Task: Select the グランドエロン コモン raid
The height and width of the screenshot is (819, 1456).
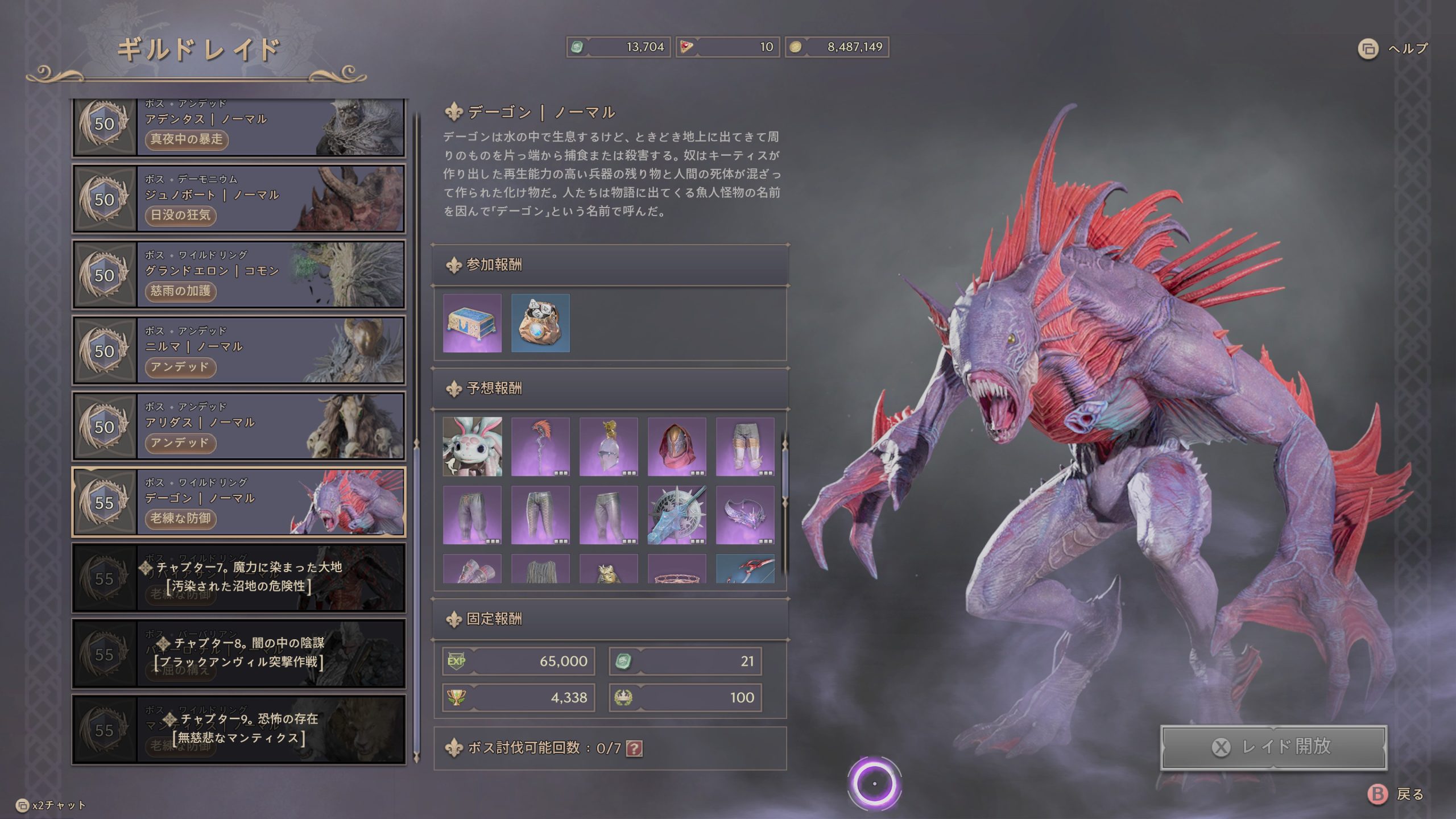Action: click(x=239, y=274)
